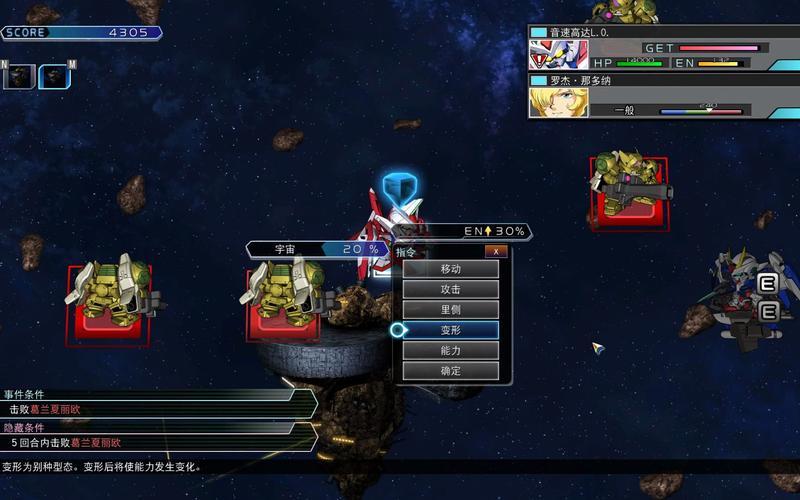This screenshot has height=500, width=800.
Task: Confirm with the 确定 button
Action: tap(450, 371)
